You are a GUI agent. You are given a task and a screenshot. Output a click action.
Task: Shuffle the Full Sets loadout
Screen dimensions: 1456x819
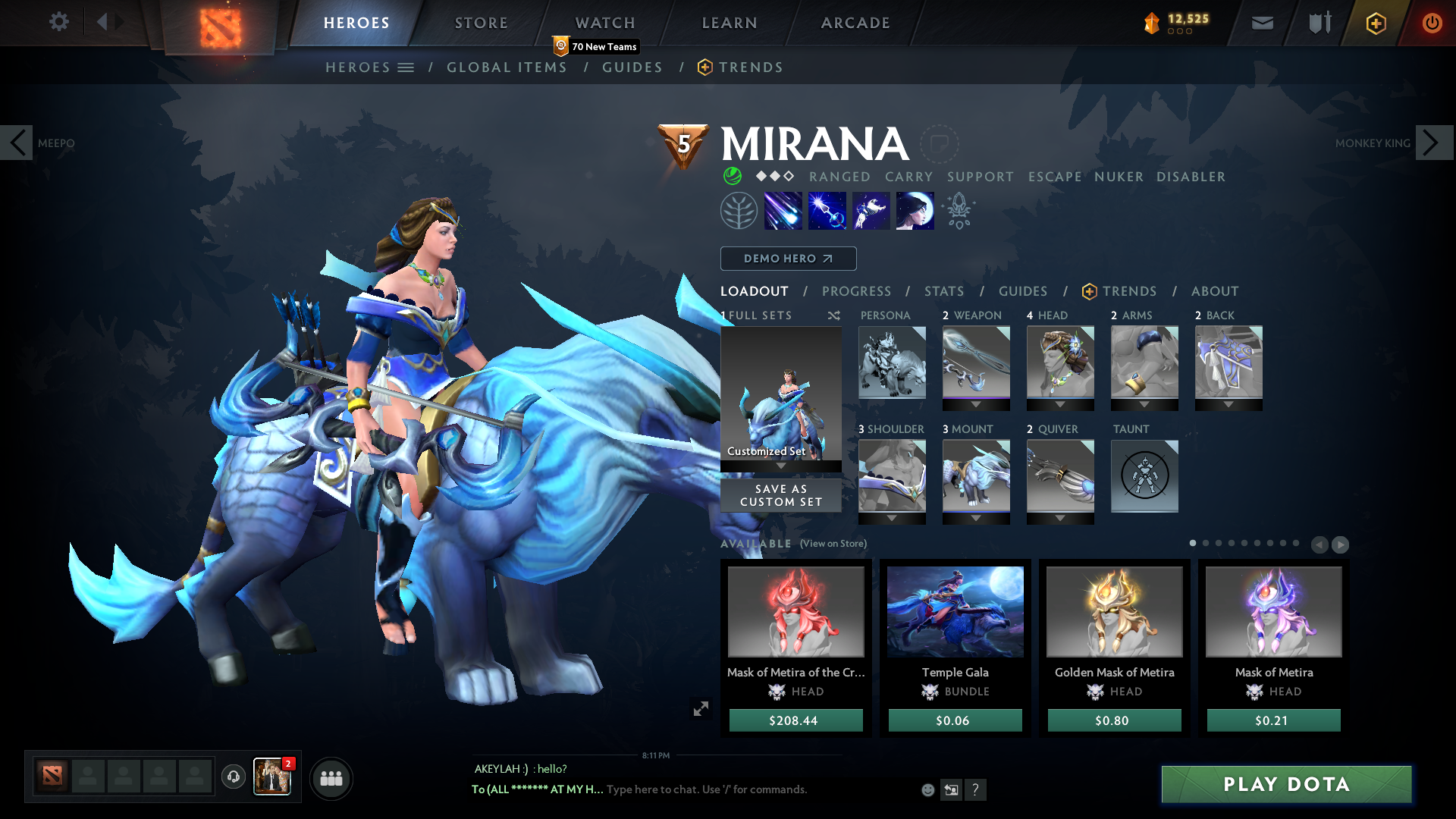tap(833, 315)
